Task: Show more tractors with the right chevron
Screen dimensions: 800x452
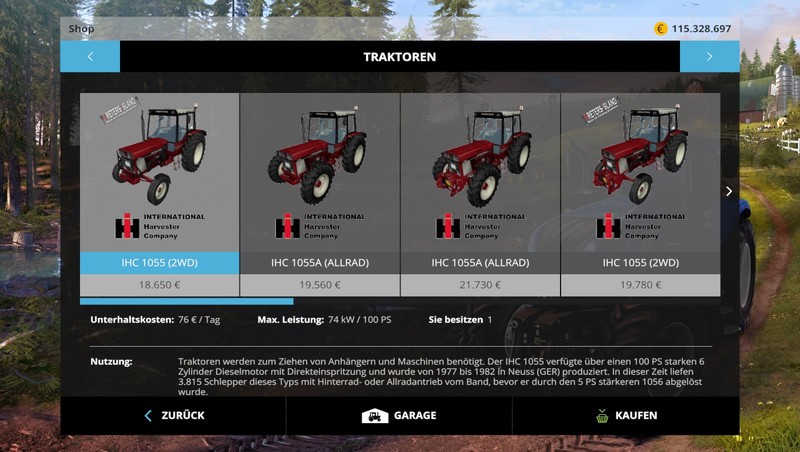Action: (x=729, y=191)
